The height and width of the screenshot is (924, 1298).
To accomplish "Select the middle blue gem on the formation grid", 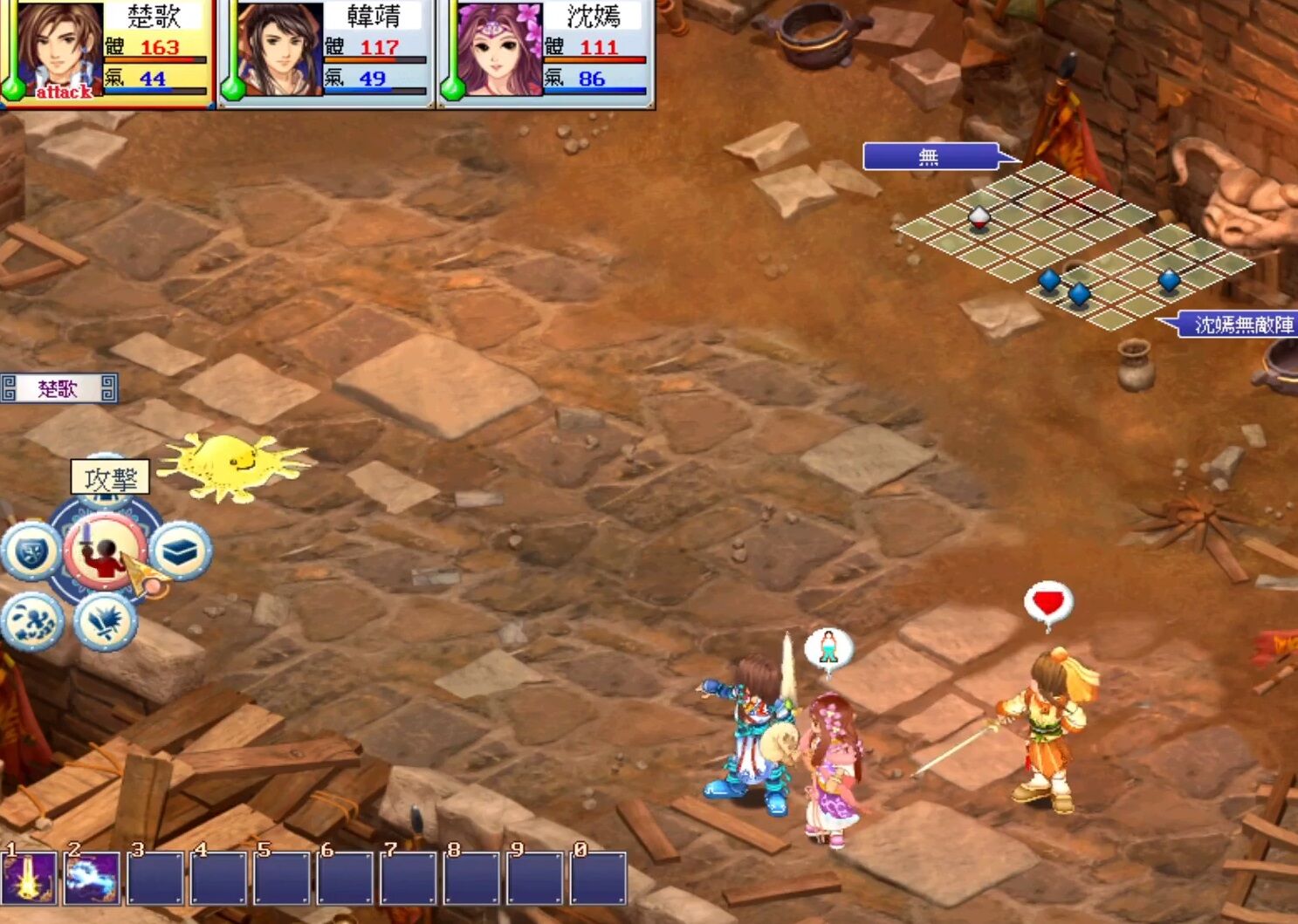I will (1080, 293).
